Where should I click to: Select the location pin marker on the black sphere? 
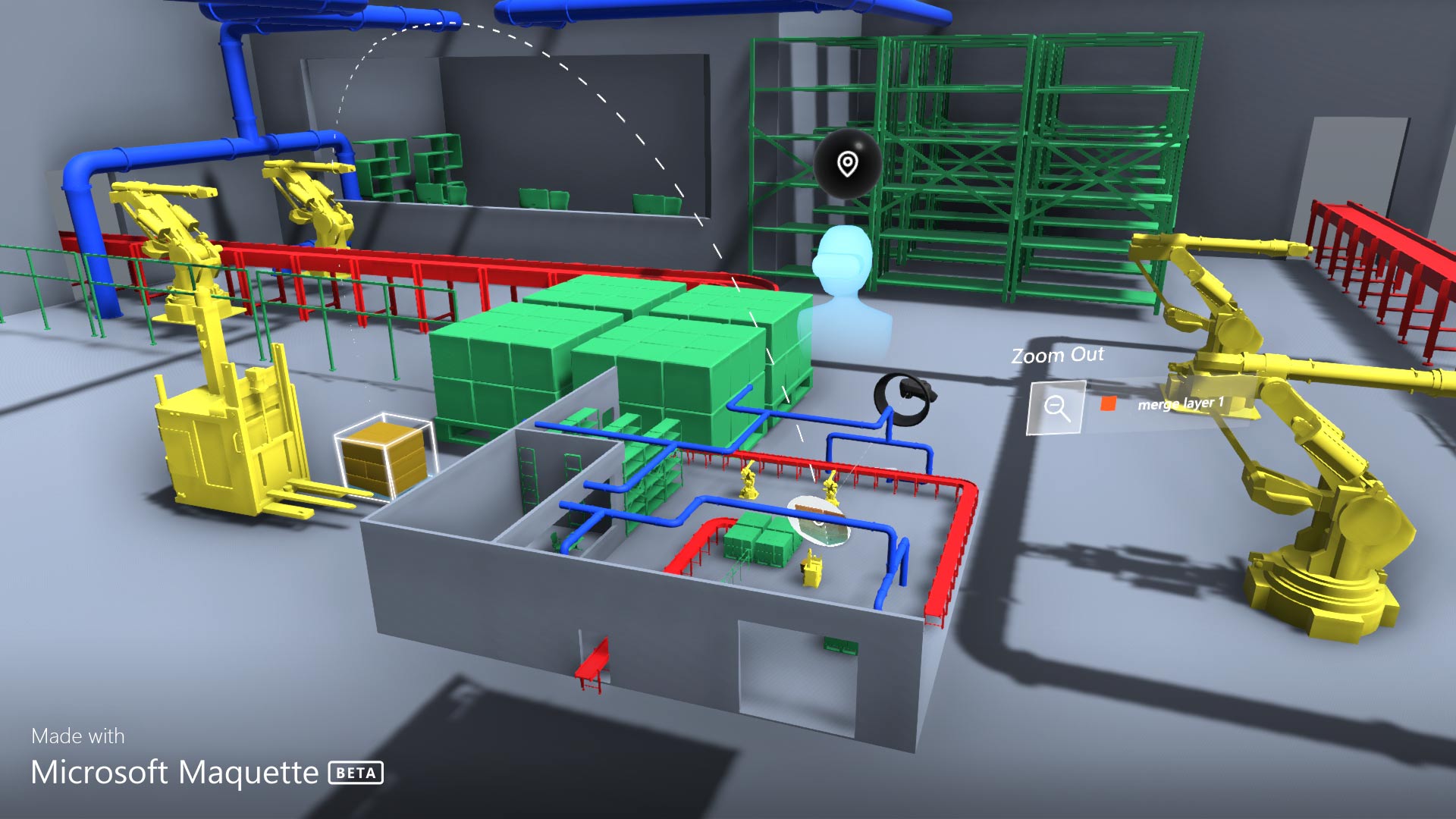(x=846, y=164)
